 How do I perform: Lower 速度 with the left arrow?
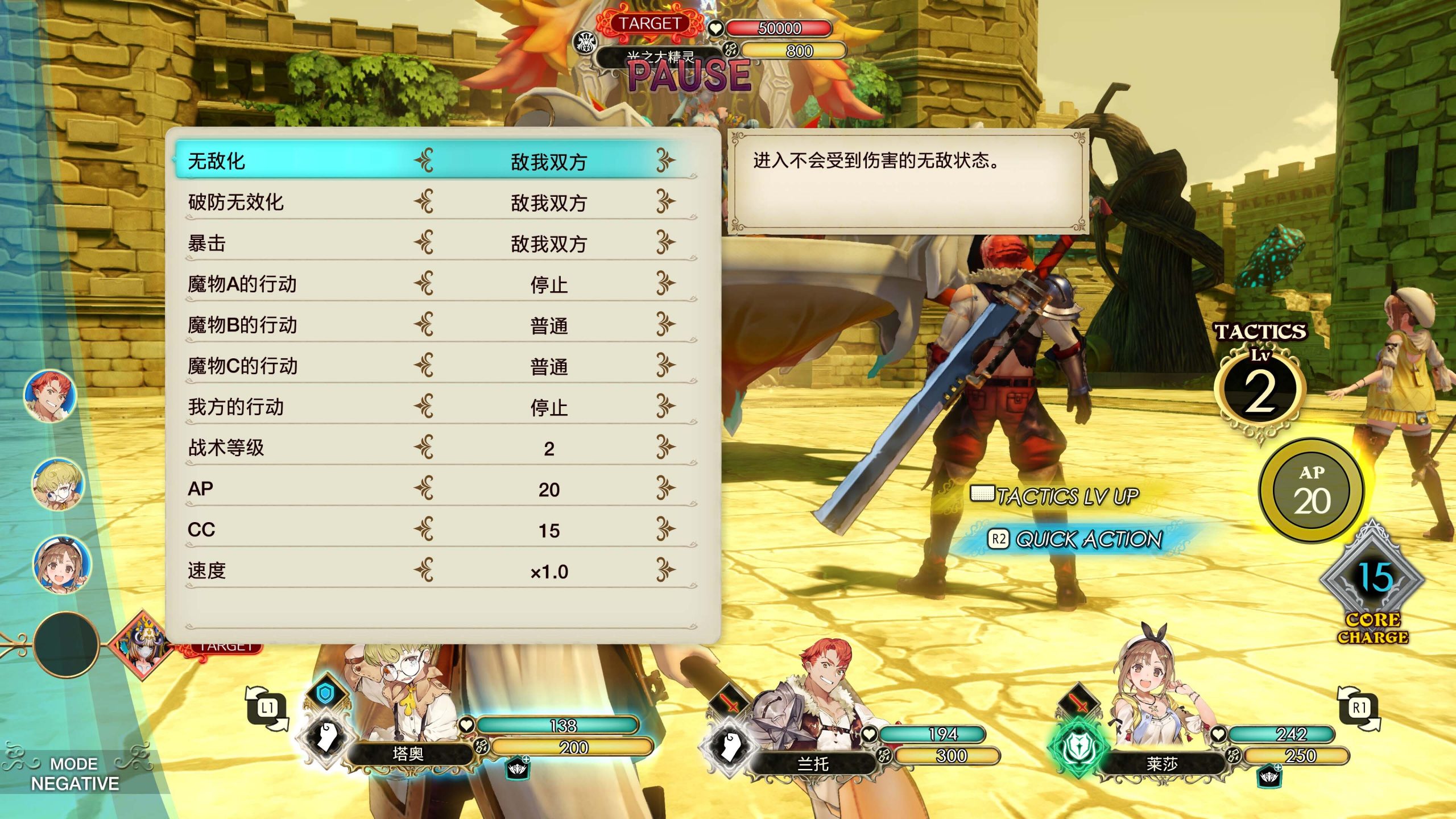click(x=424, y=570)
